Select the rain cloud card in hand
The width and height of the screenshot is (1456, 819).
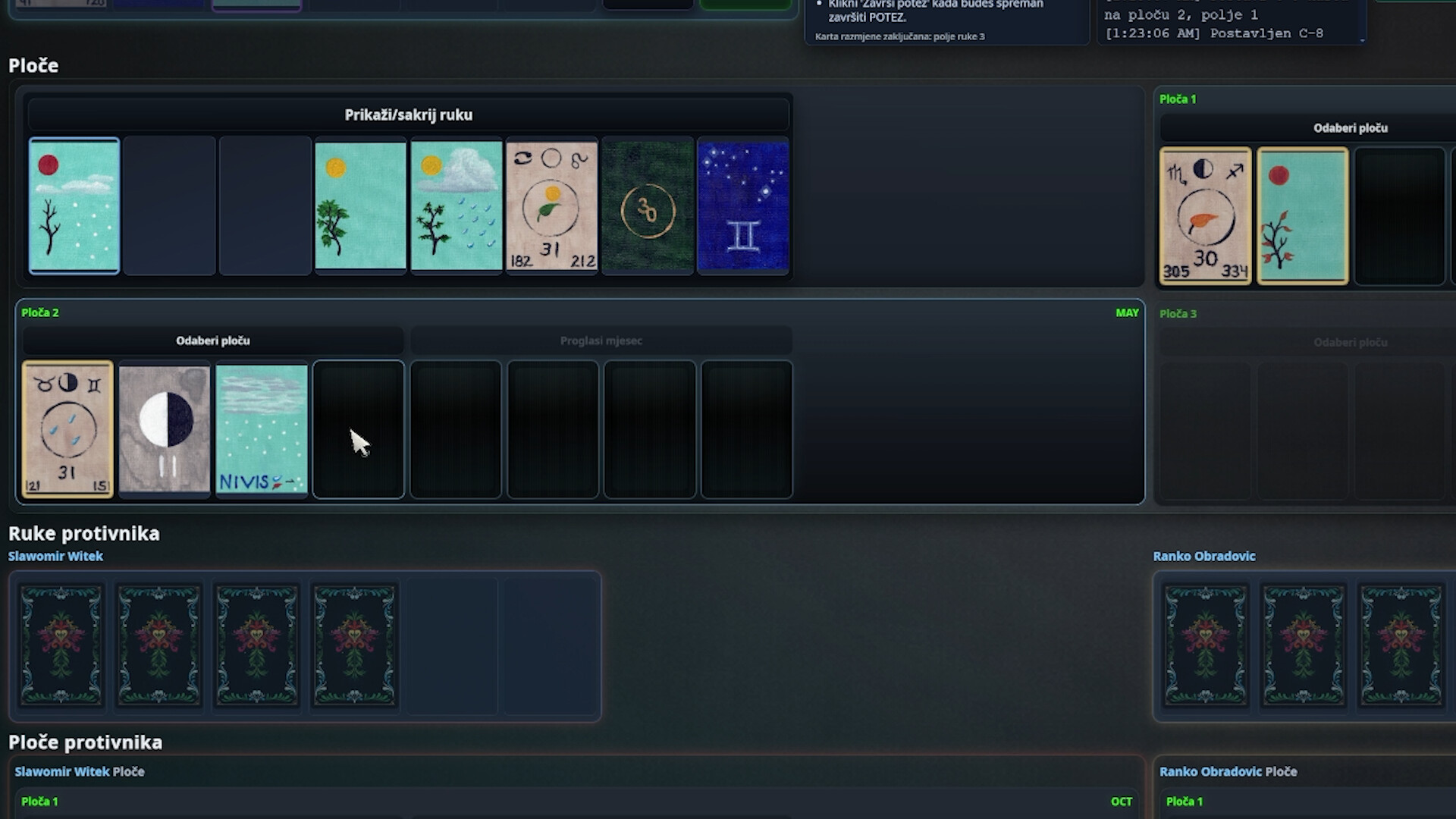[x=456, y=206]
